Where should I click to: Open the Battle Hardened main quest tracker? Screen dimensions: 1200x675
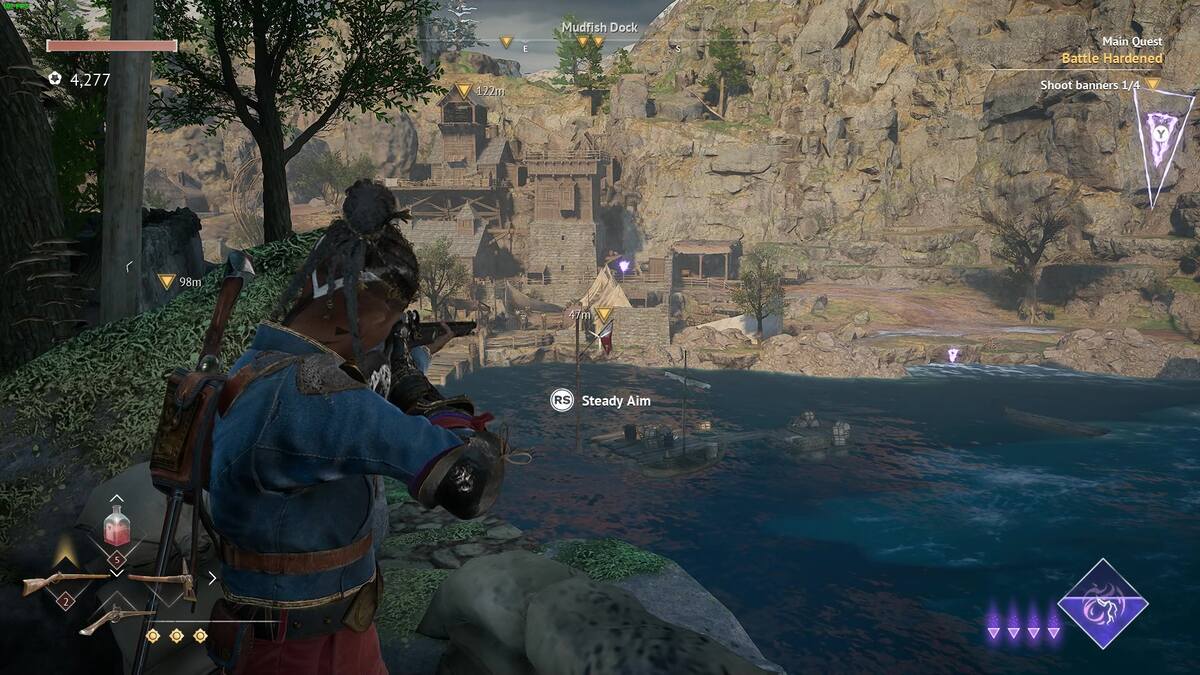1111,58
